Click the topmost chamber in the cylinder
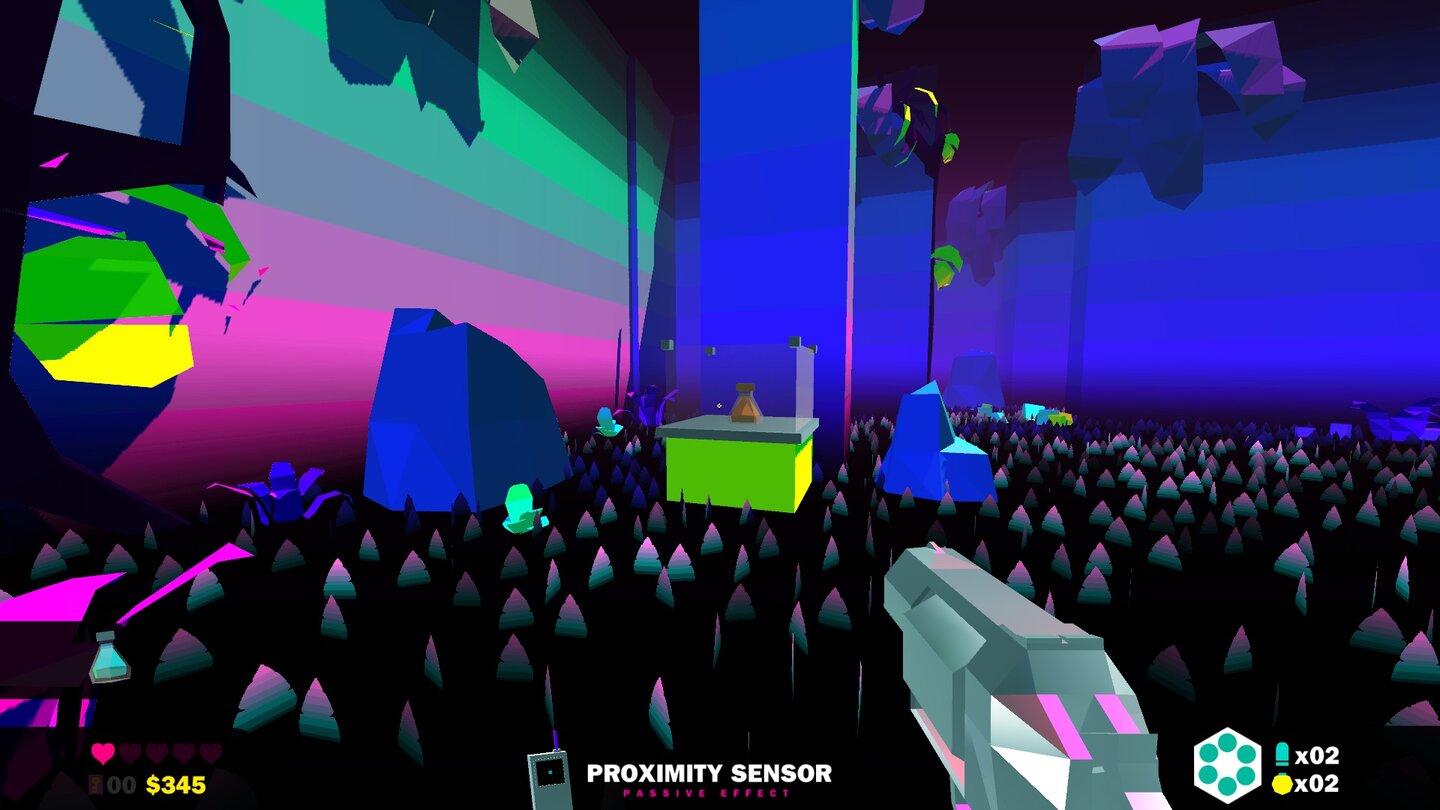This screenshot has height=810, width=1440. click(x=1226, y=743)
